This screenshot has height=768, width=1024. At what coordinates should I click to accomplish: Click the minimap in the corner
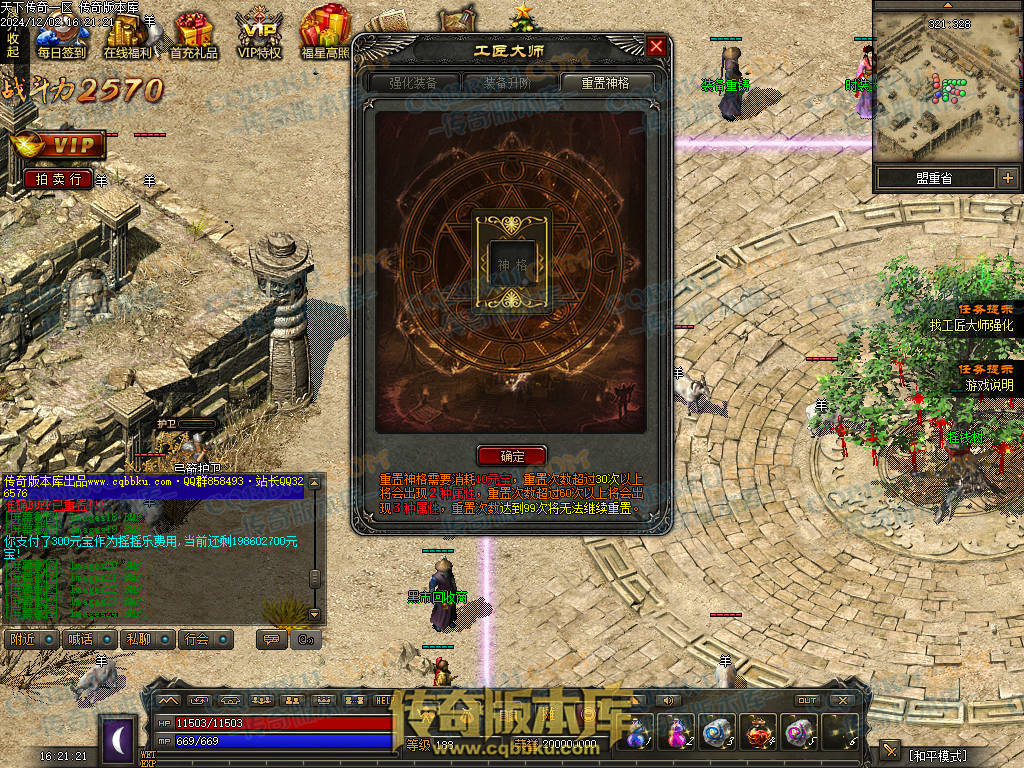[946, 83]
